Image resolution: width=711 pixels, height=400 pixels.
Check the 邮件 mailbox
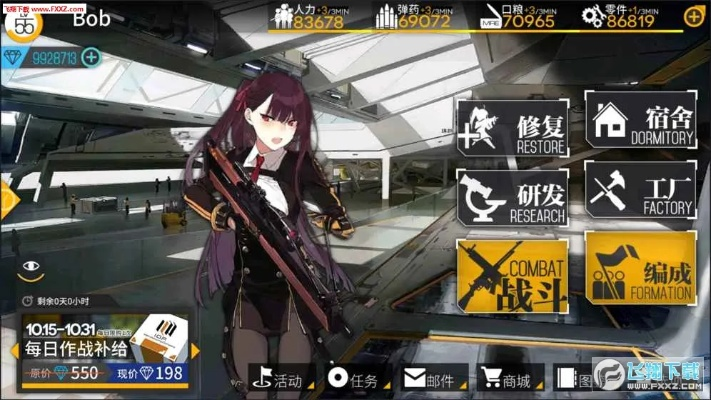click(x=429, y=380)
